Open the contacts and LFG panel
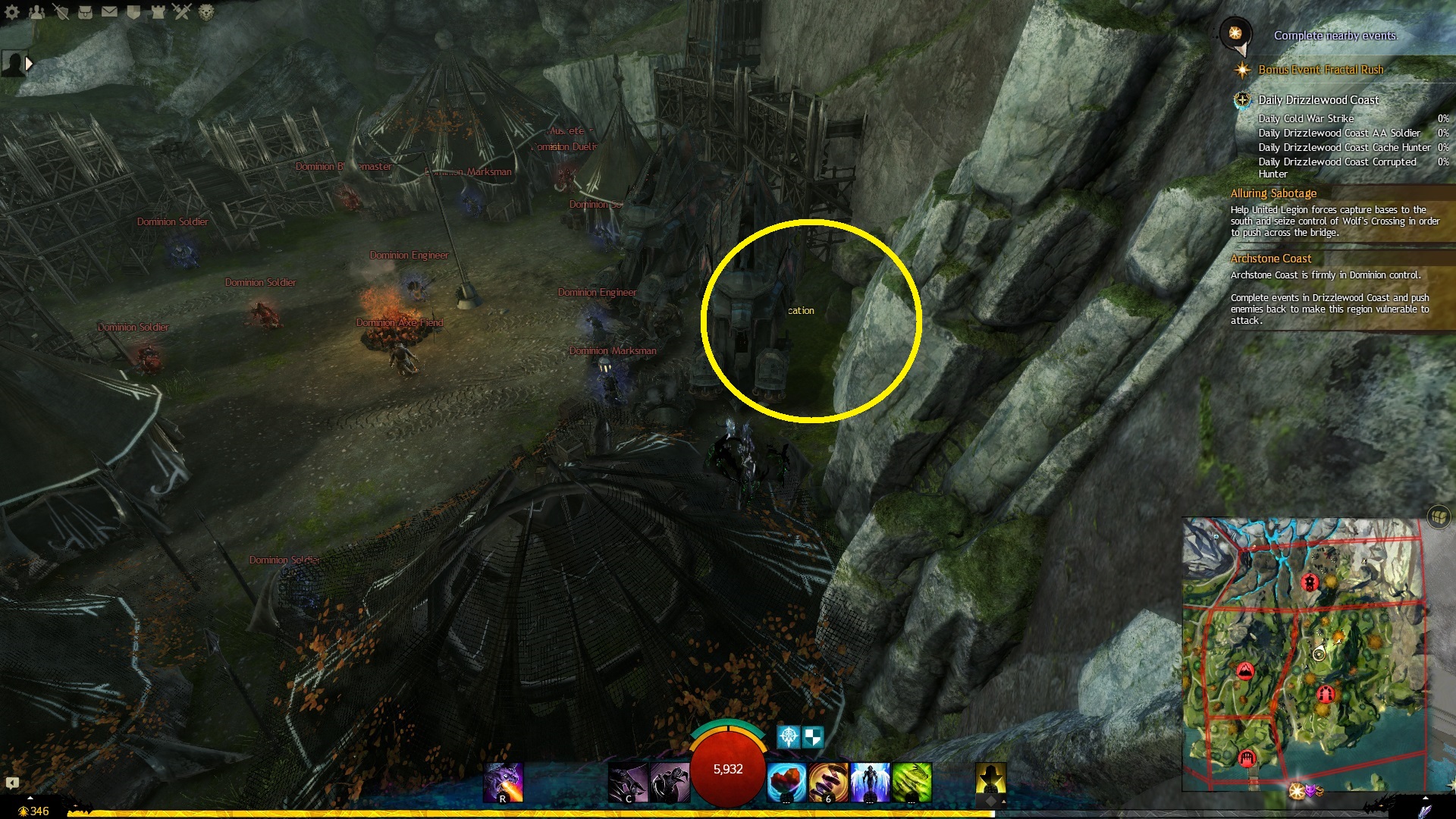 pos(36,11)
